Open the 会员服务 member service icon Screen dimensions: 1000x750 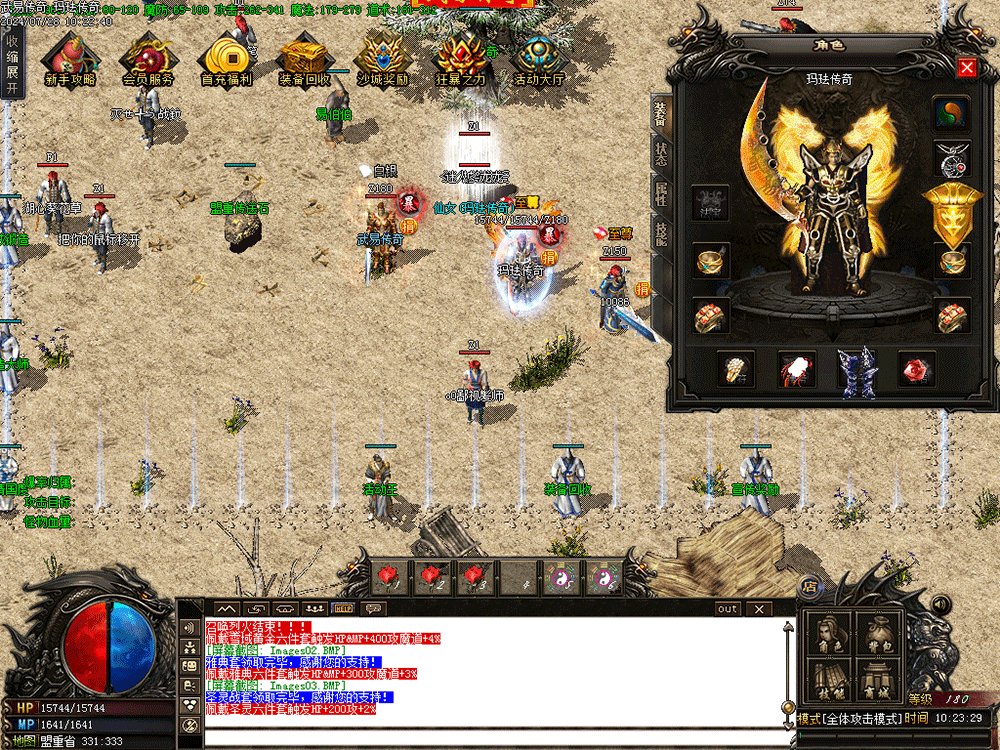click(x=147, y=60)
